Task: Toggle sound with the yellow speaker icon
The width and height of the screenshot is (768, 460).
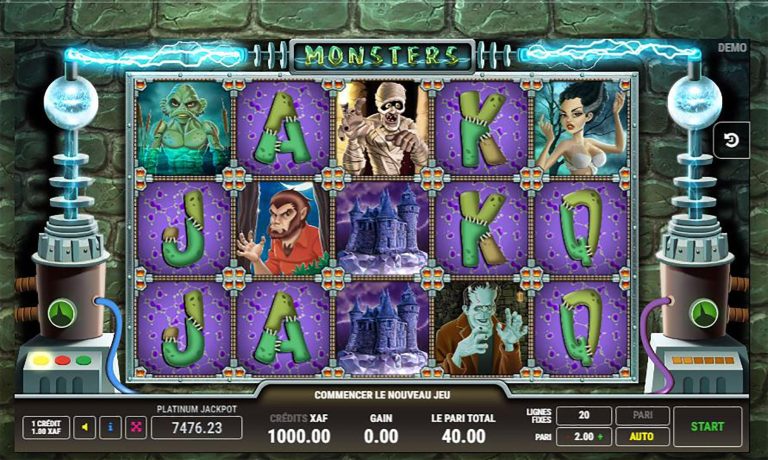Action: [x=85, y=427]
